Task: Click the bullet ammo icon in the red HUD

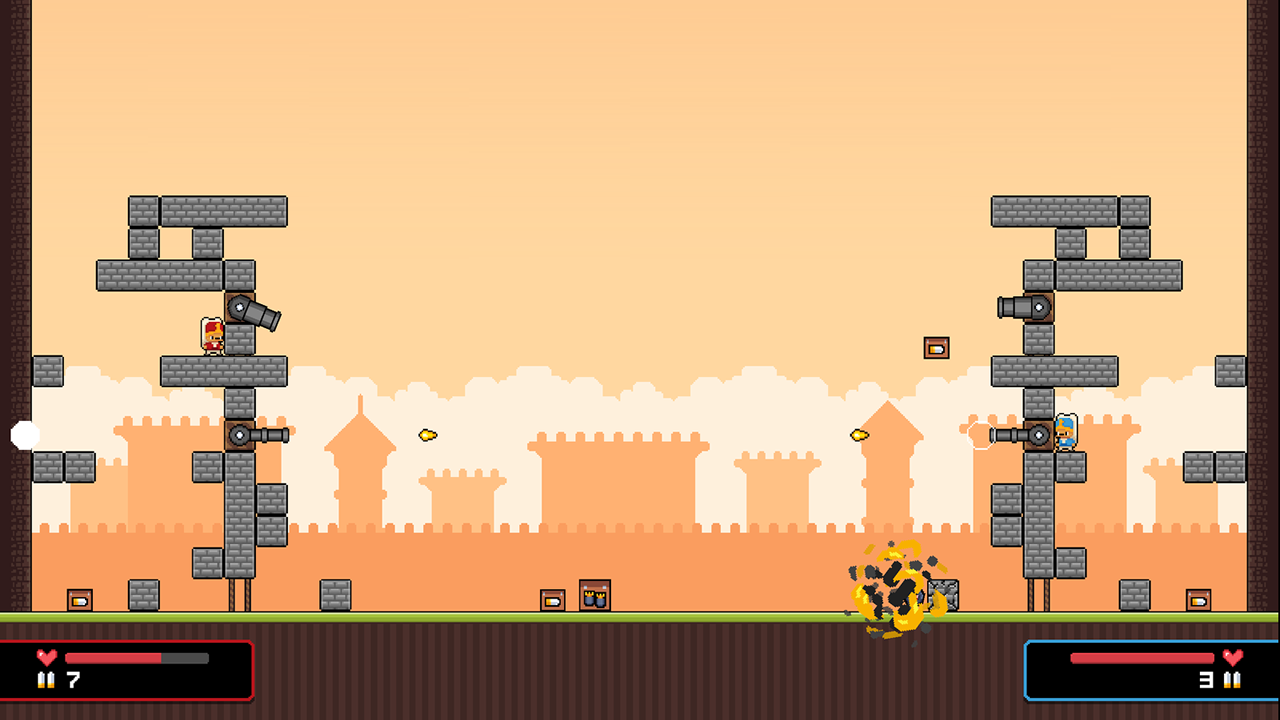Action: tap(45, 681)
